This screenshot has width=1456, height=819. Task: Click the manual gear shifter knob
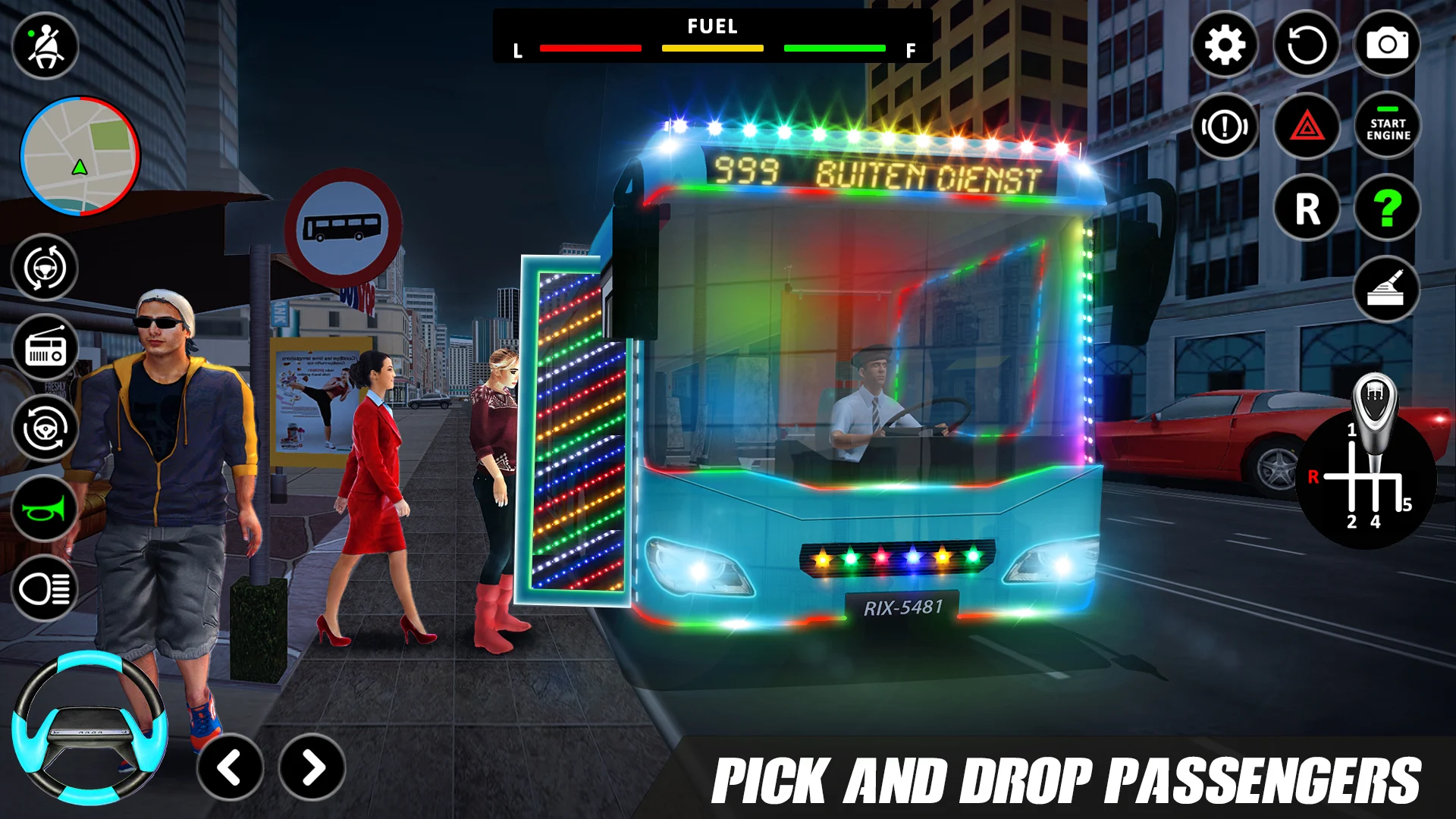point(1373,402)
